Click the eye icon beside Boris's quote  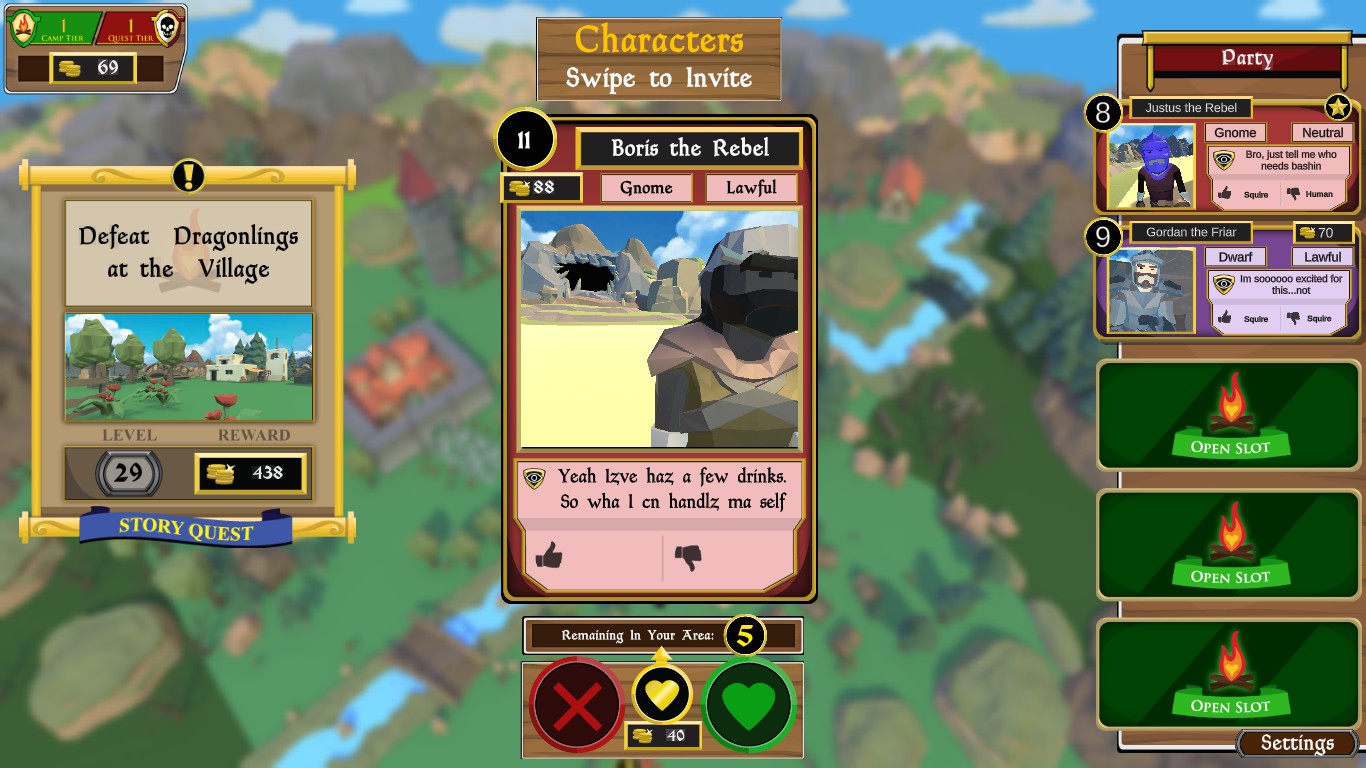pyautogui.click(x=535, y=479)
